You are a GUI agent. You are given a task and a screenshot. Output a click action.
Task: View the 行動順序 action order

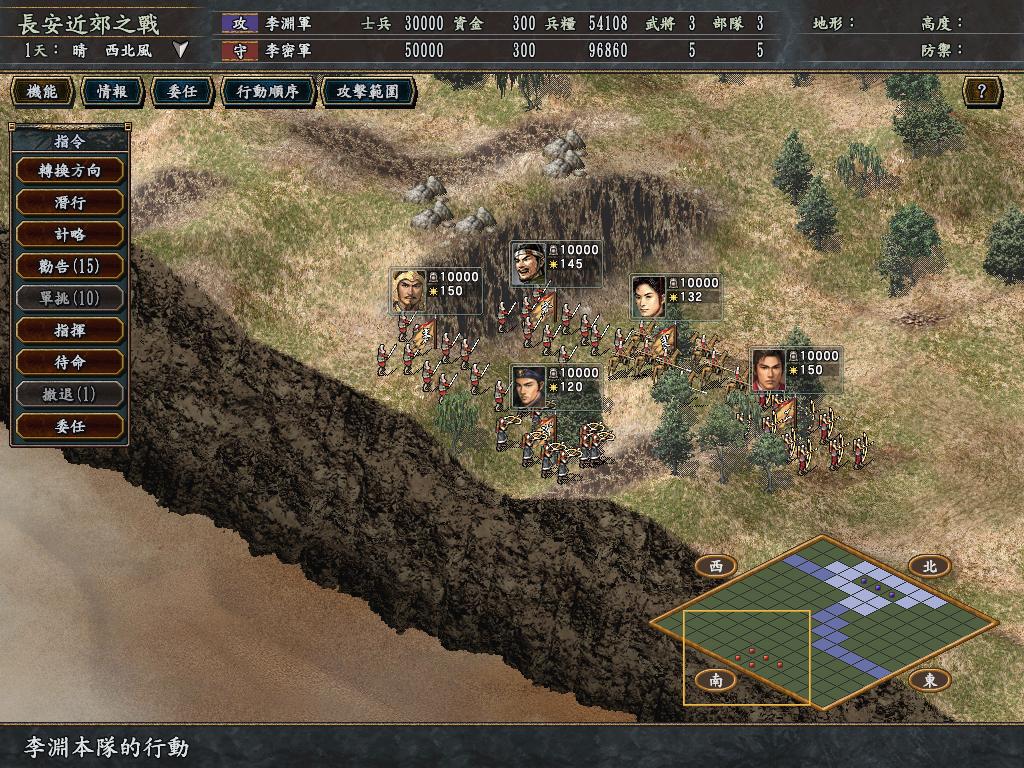[267, 92]
